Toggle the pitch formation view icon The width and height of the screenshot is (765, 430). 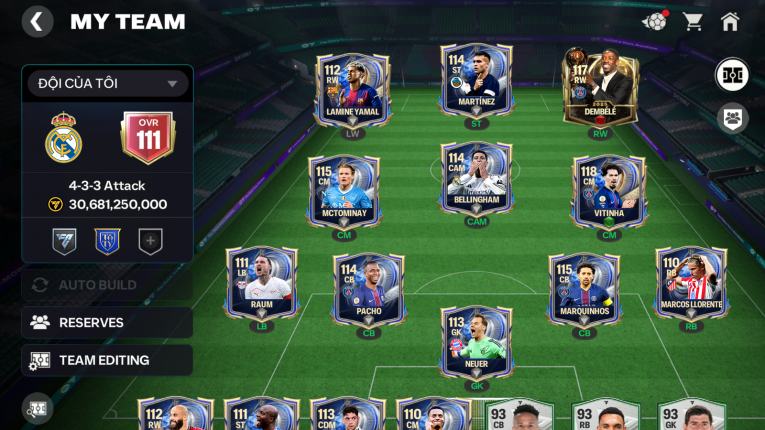[x=732, y=75]
